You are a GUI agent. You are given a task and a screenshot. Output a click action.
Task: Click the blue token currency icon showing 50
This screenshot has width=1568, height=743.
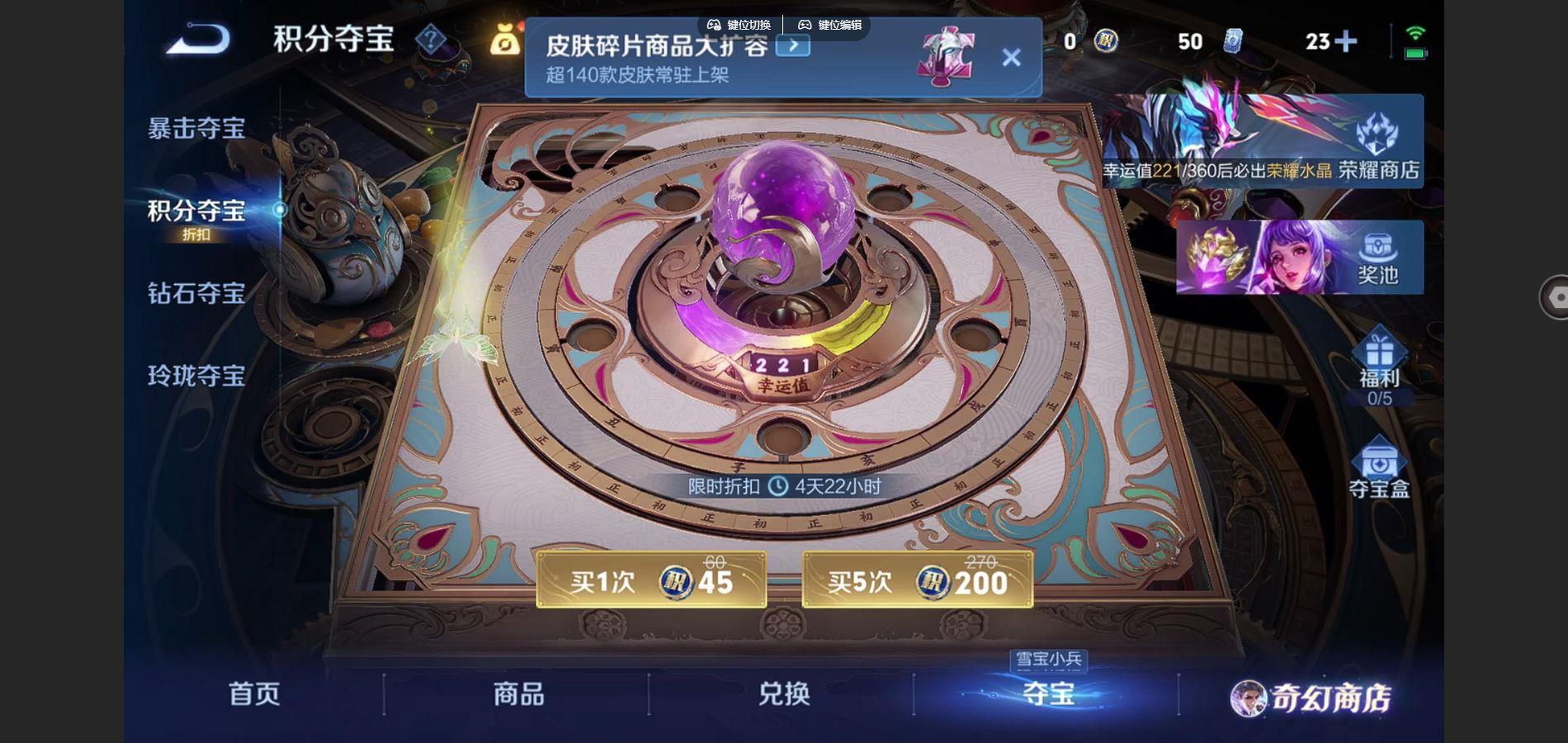[1231, 40]
